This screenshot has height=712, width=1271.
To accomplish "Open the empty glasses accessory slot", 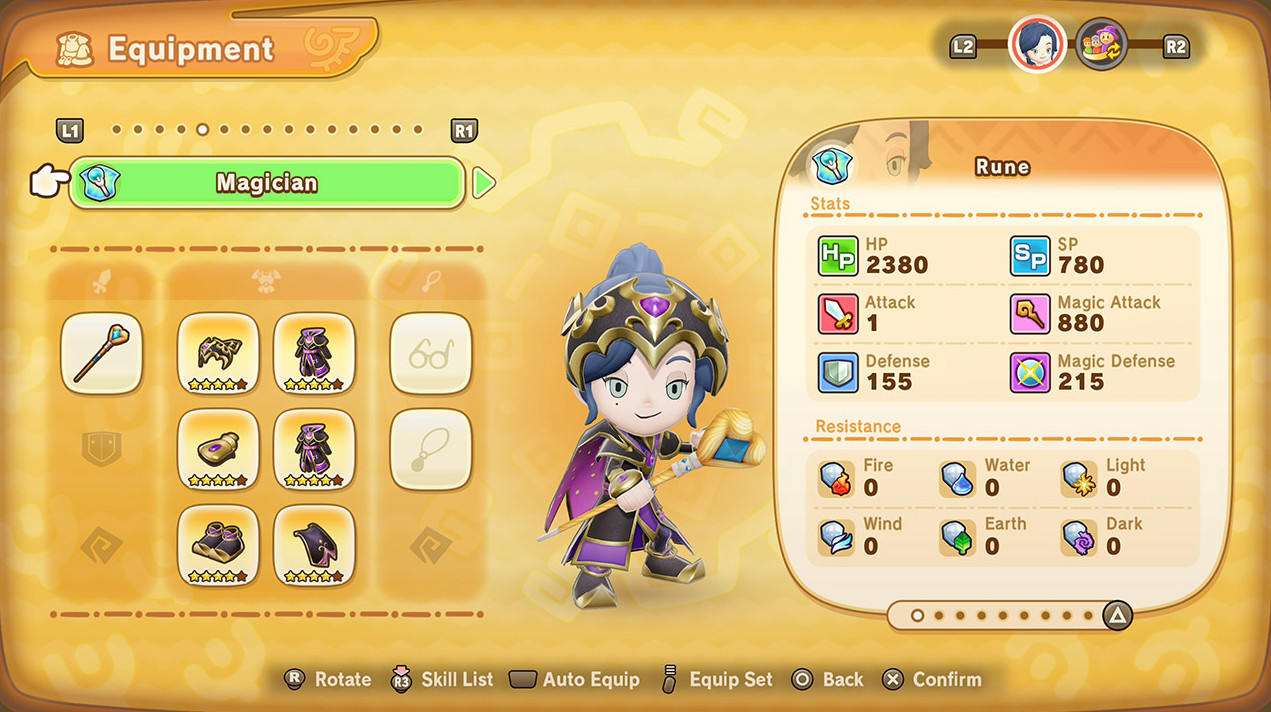I will point(430,353).
